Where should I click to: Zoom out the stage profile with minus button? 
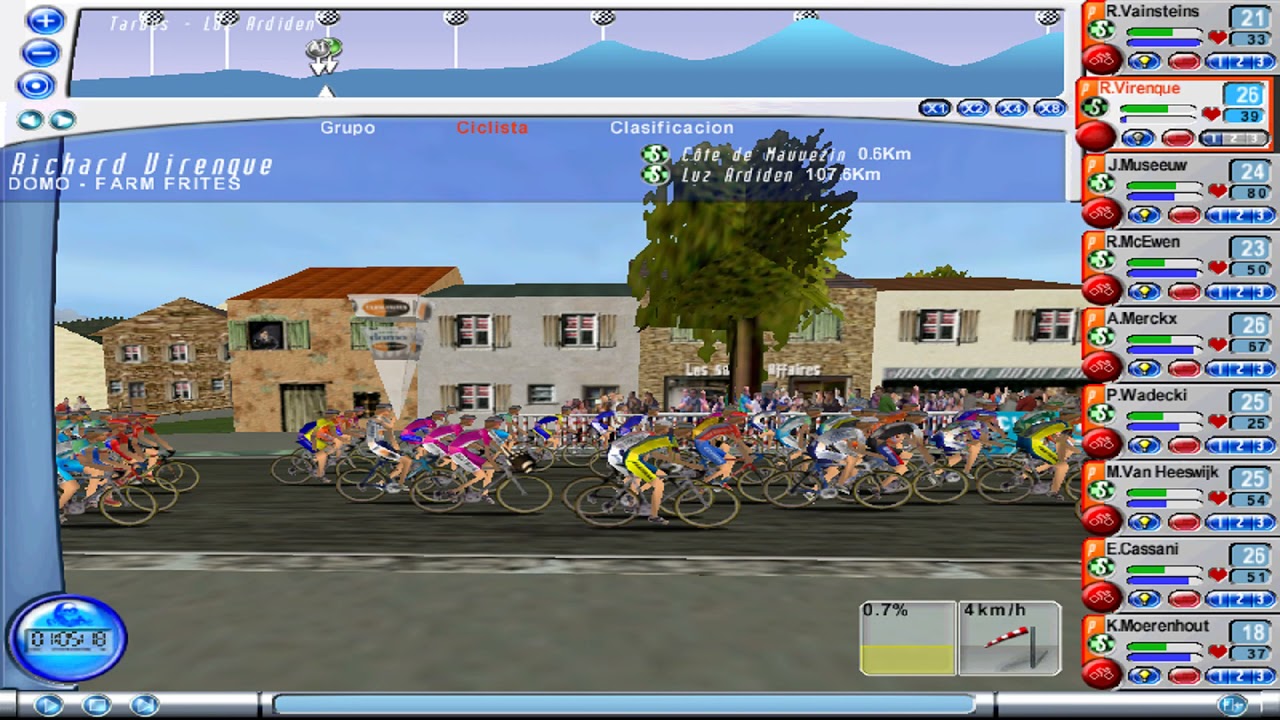point(41,53)
